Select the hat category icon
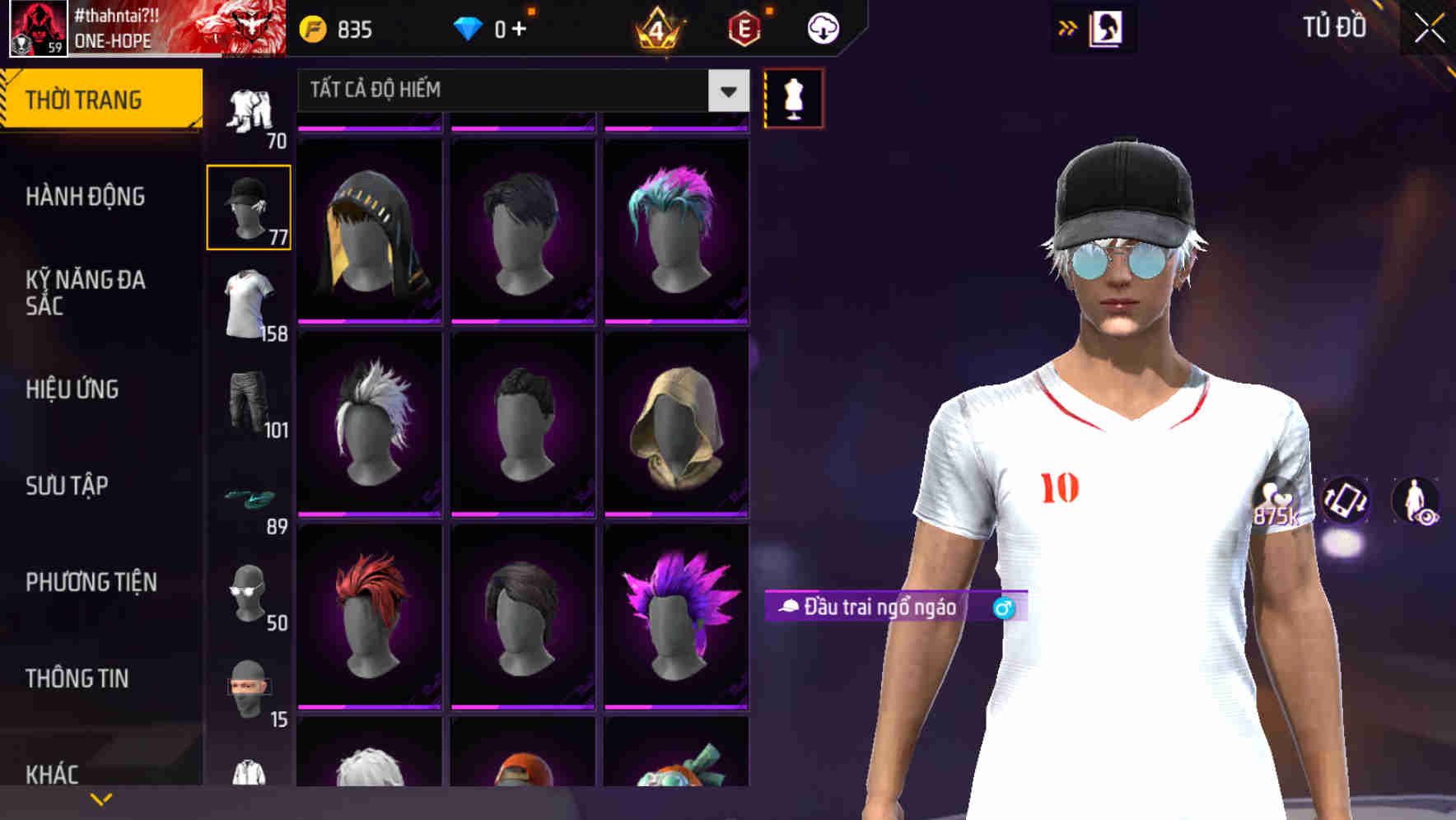The image size is (1456, 820). click(x=248, y=206)
